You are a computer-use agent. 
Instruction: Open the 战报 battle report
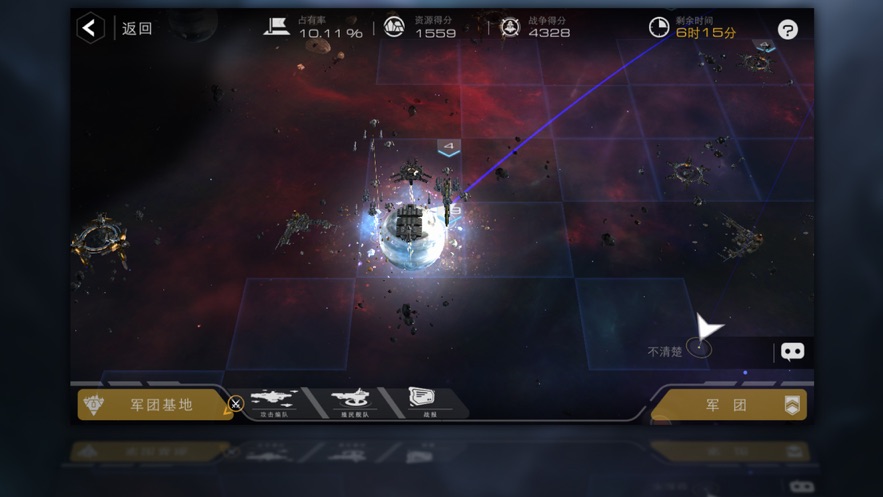point(421,401)
